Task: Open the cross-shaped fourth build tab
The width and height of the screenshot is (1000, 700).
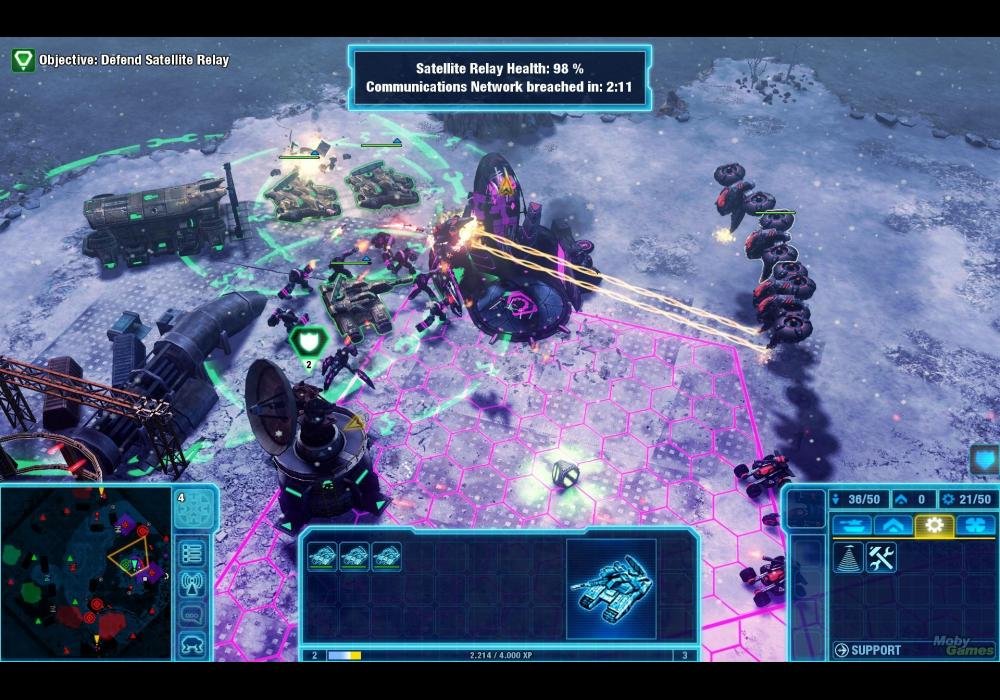Action: point(975,525)
